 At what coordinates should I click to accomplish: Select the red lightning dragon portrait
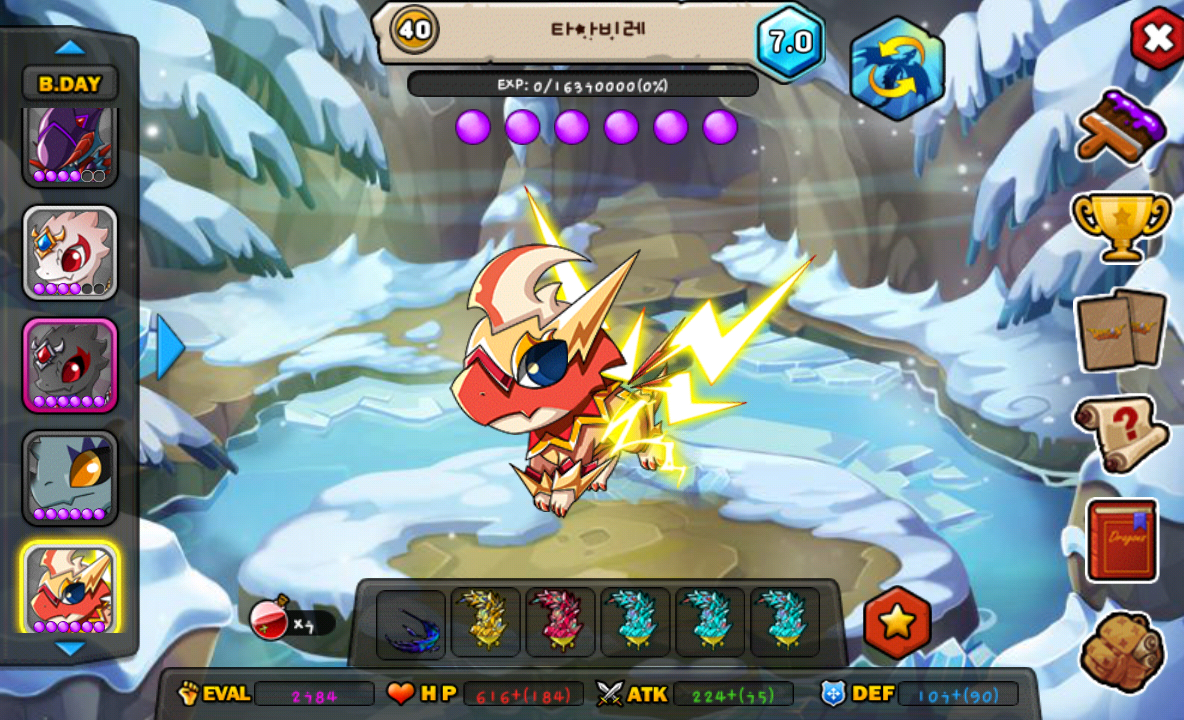(x=70, y=588)
